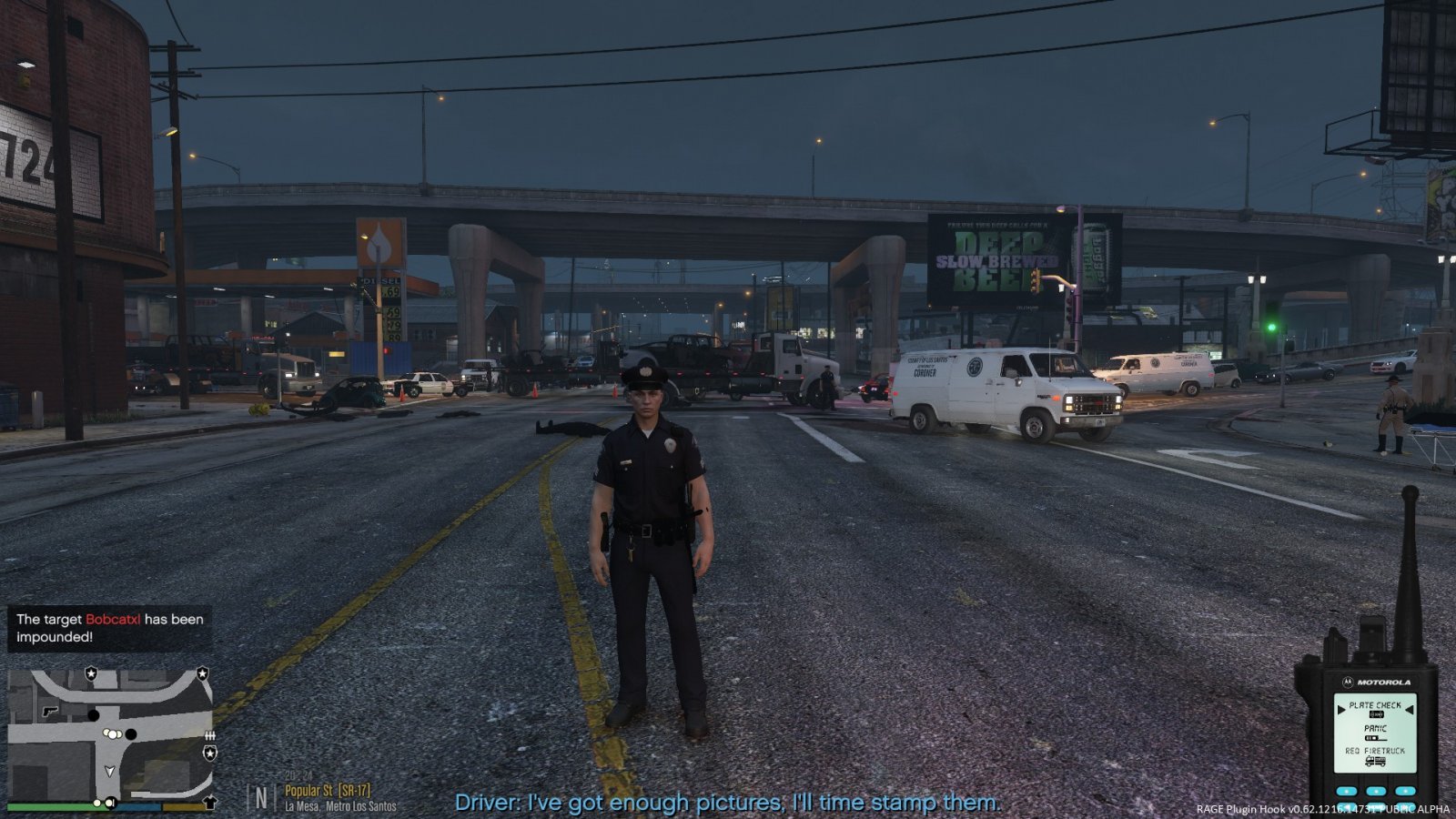This screenshot has height=819, width=1456.
Task: Click the gun shop icon on the minimap
Action: point(50,710)
